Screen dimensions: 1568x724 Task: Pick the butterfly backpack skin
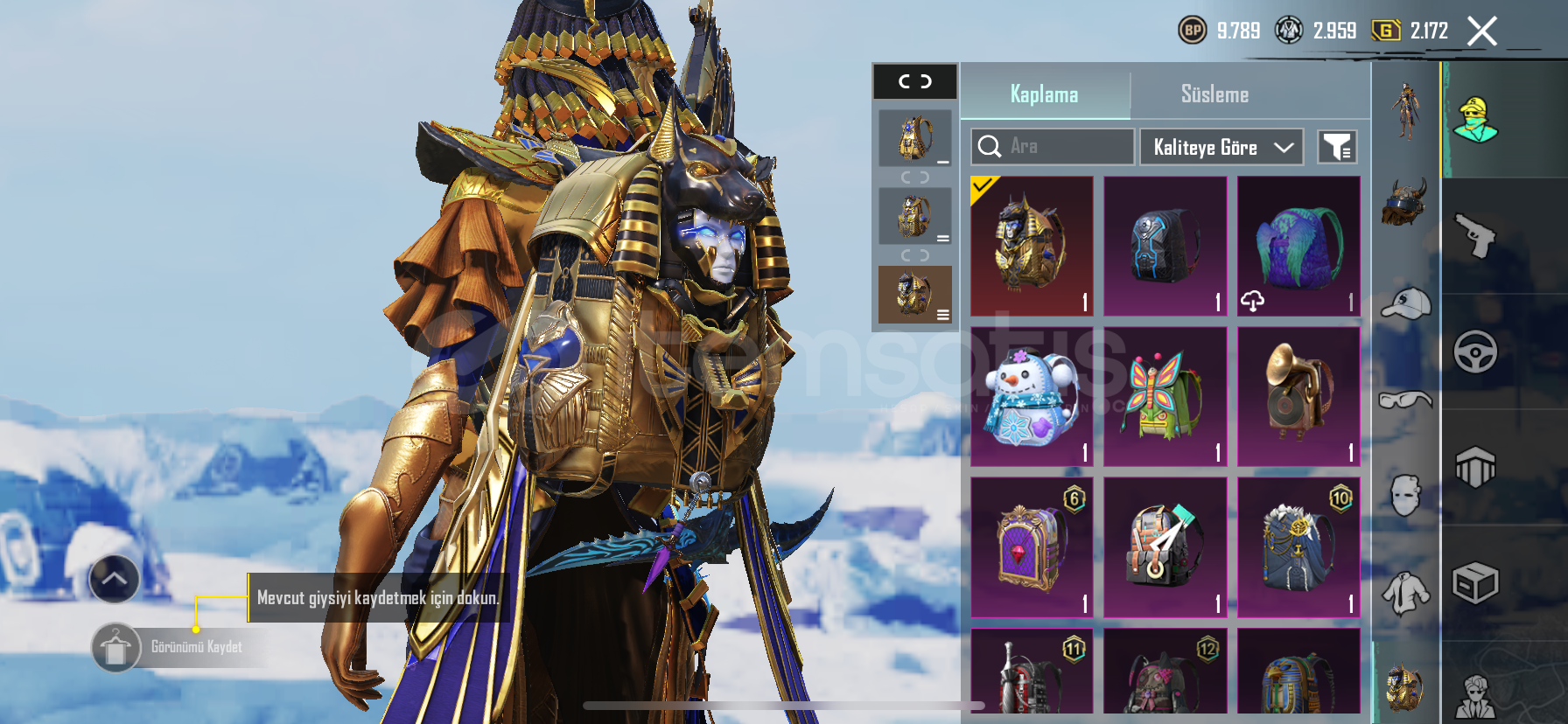pyautogui.click(x=1165, y=397)
